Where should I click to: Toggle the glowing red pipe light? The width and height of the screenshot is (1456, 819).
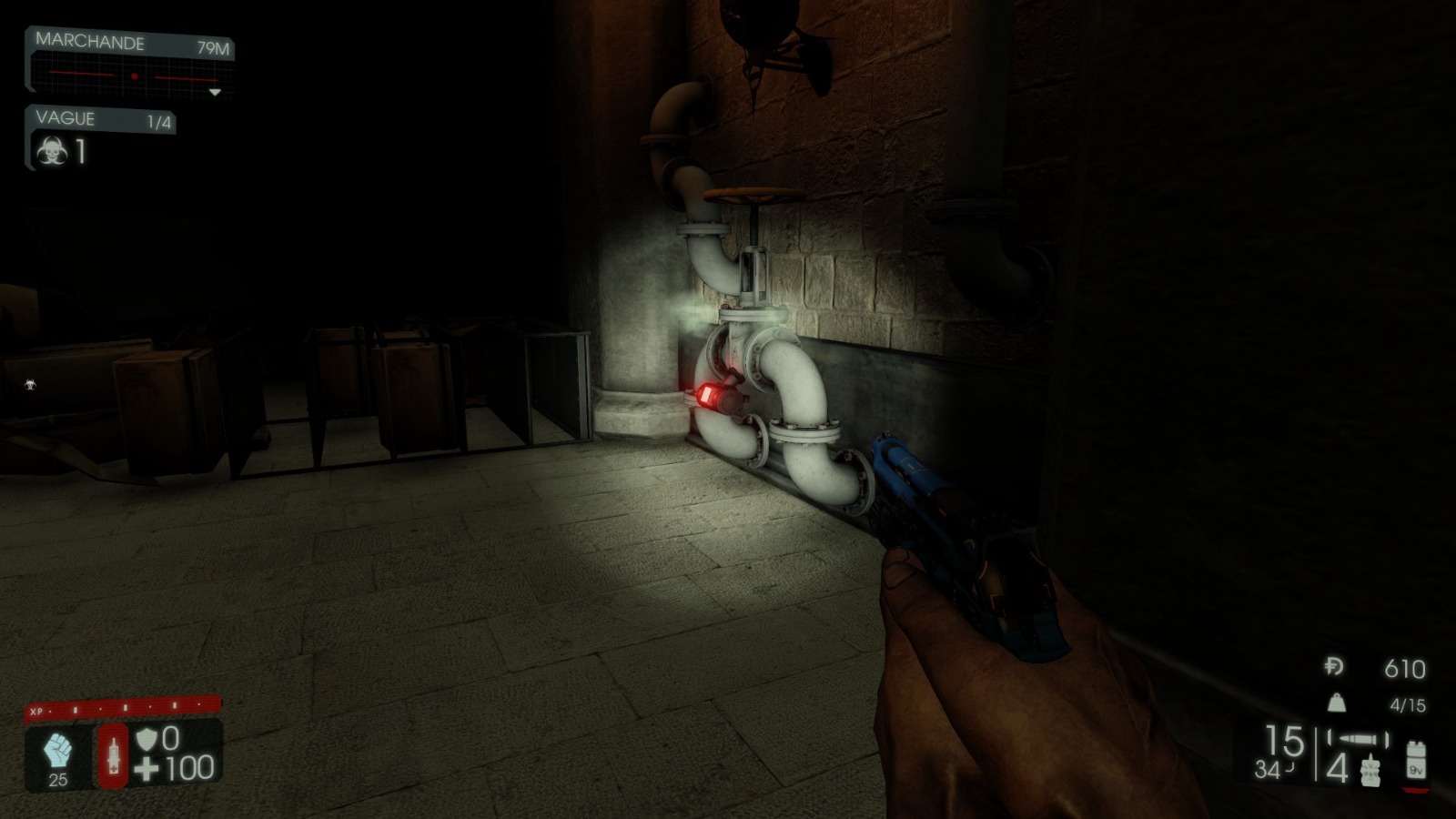[x=709, y=393]
